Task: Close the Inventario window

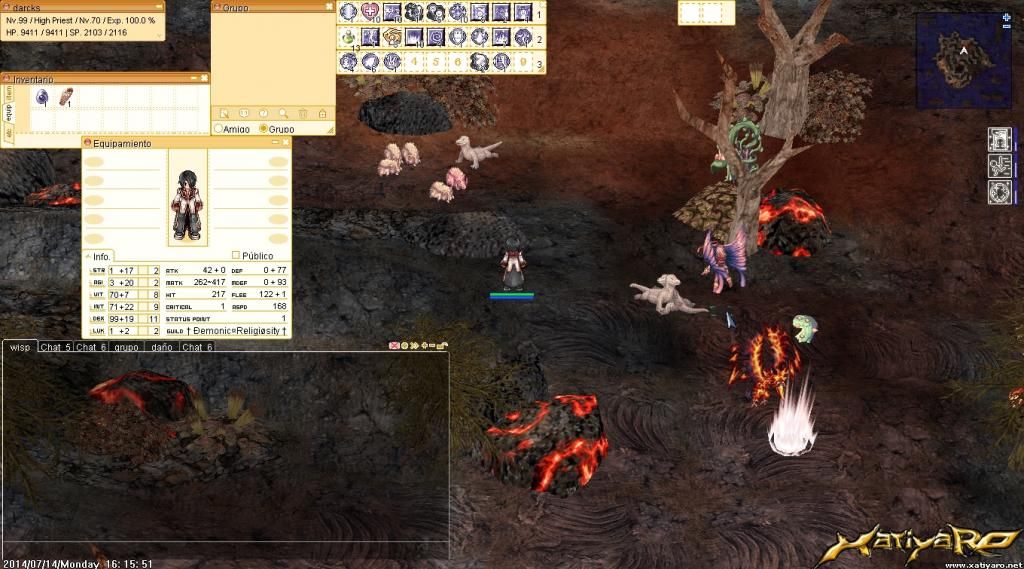Action: [204, 78]
